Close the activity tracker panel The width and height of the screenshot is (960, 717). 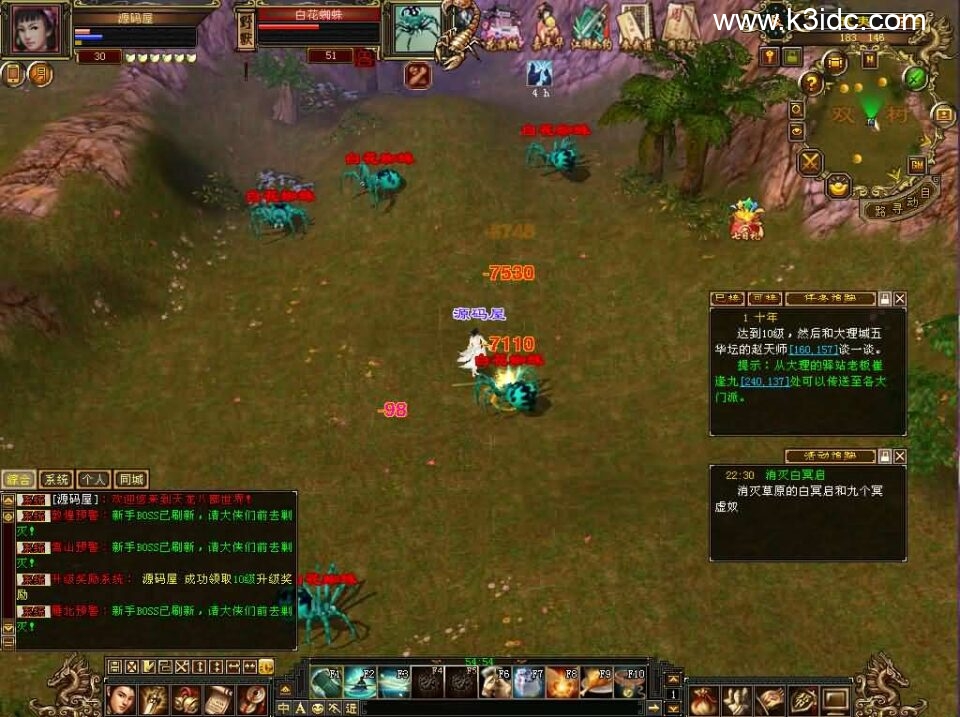(900, 456)
